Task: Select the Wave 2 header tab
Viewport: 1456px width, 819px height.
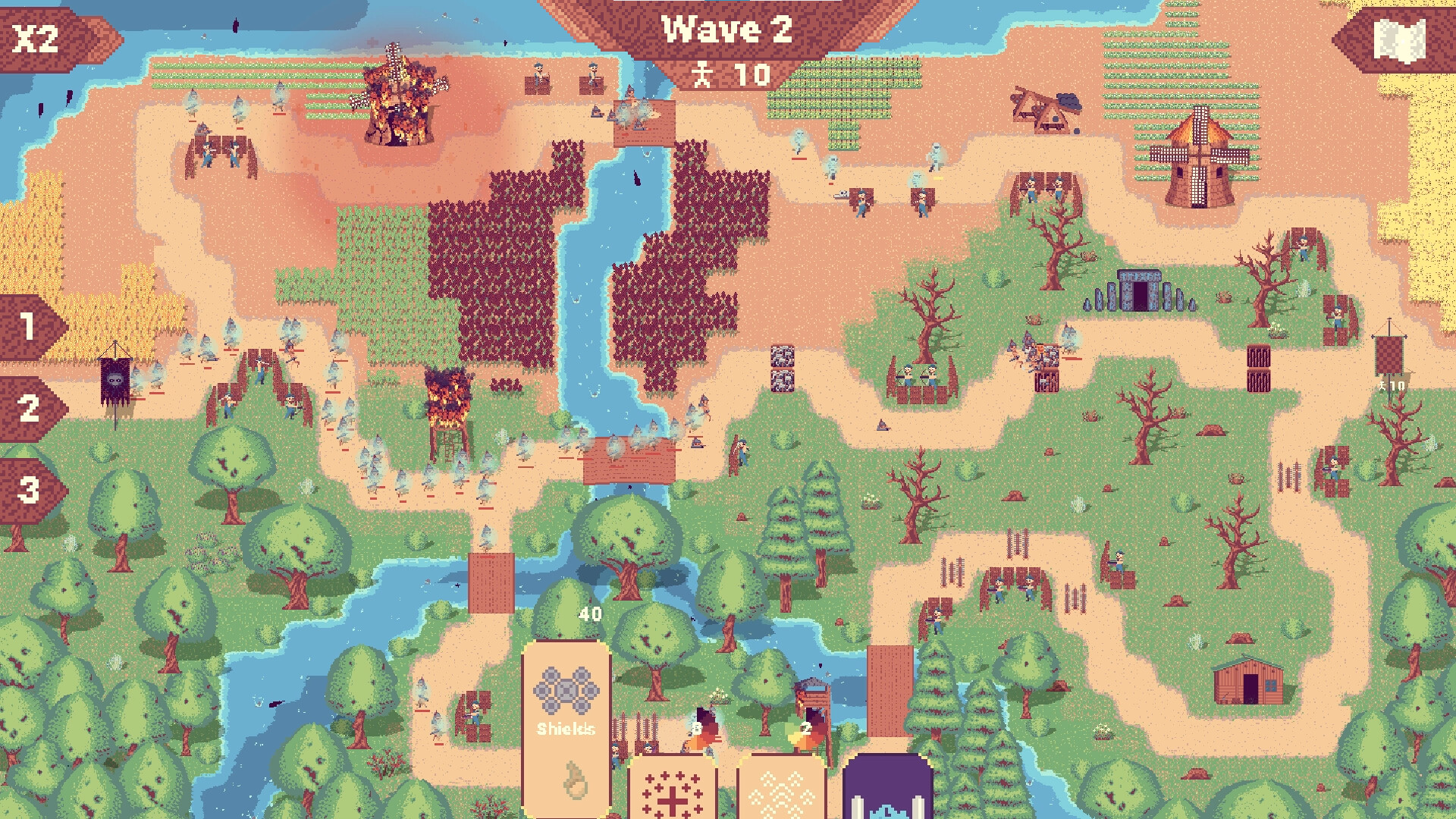Action: click(726, 30)
